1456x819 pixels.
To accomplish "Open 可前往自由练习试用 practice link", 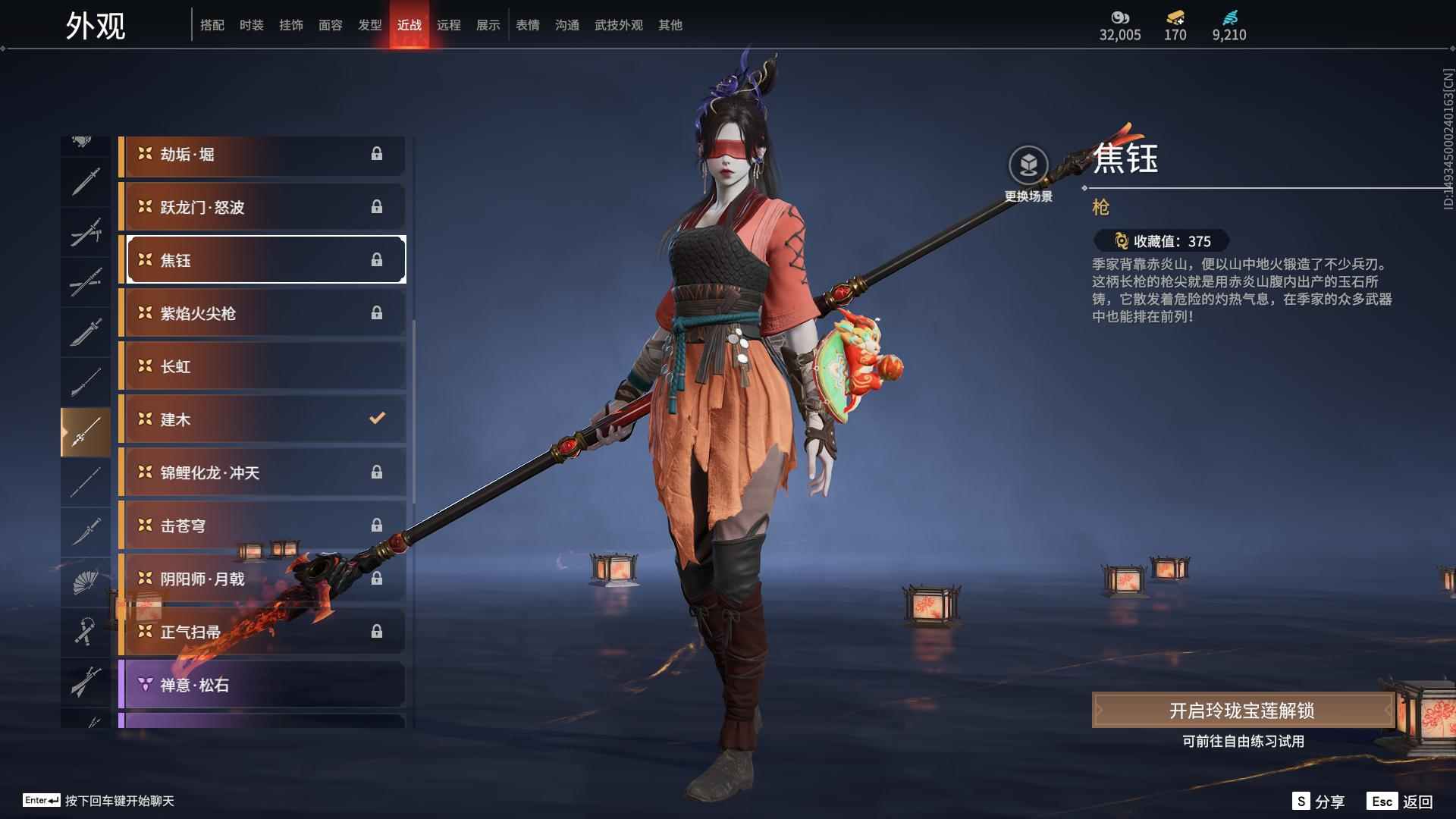I will [x=1244, y=743].
